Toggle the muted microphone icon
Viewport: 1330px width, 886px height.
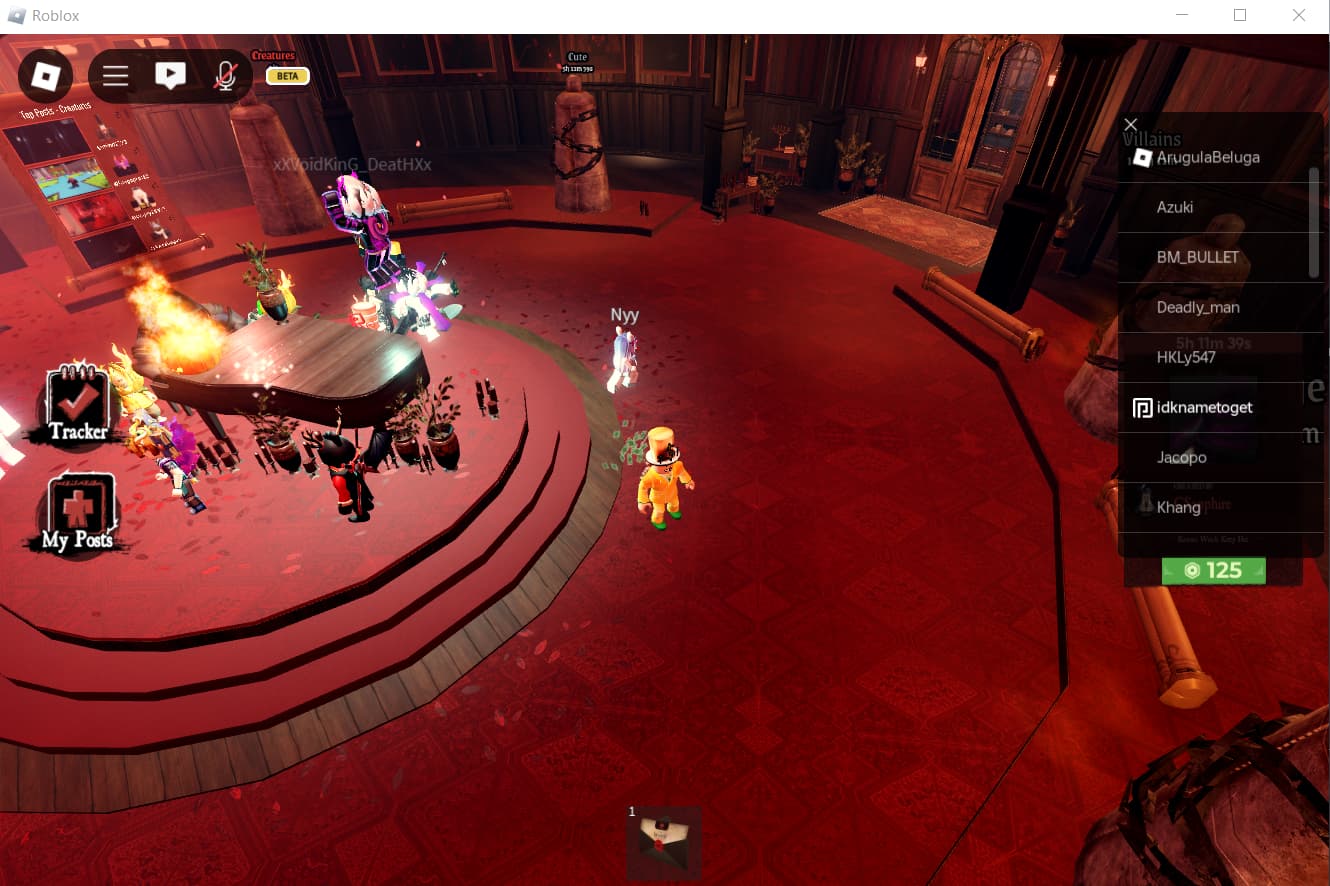click(x=226, y=76)
